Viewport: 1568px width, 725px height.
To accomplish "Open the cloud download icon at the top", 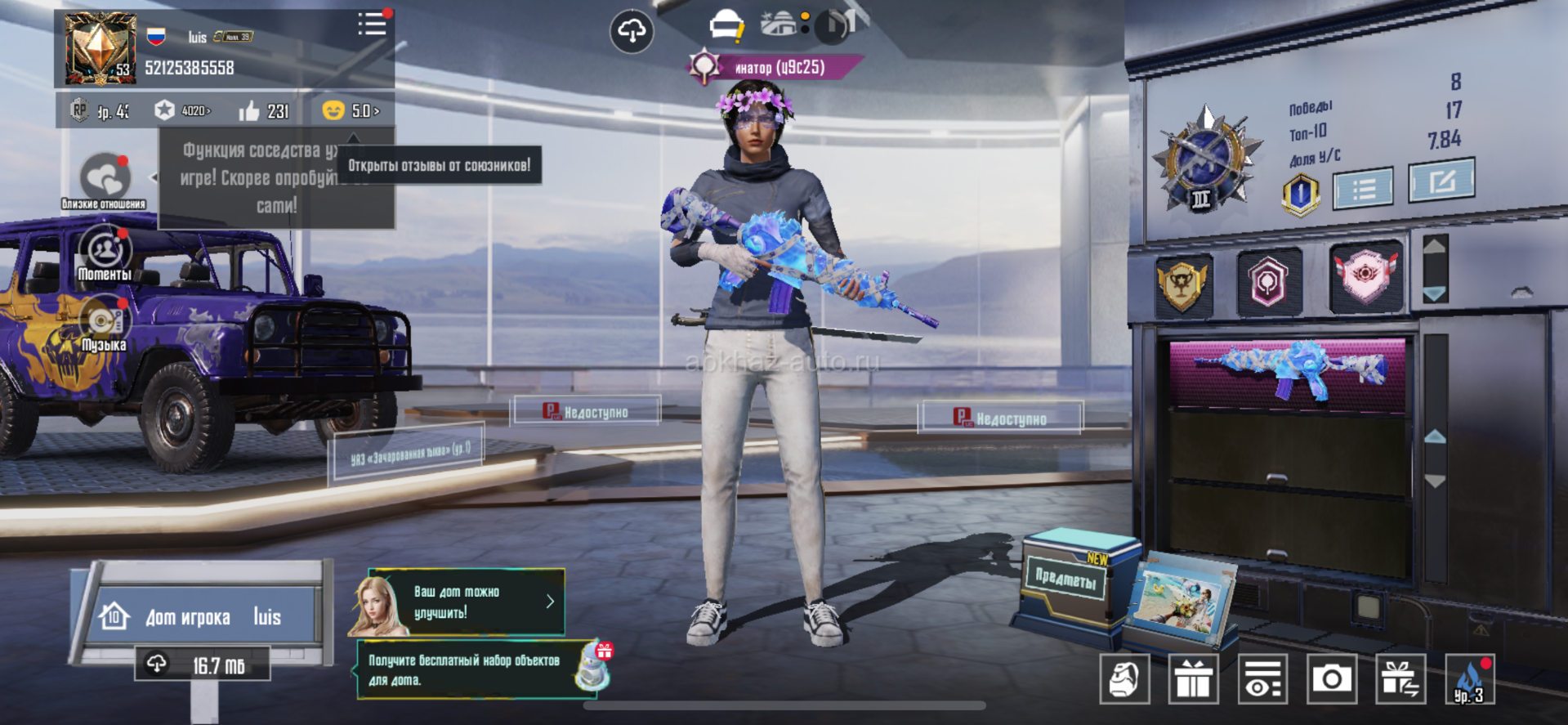I will [x=632, y=32].
